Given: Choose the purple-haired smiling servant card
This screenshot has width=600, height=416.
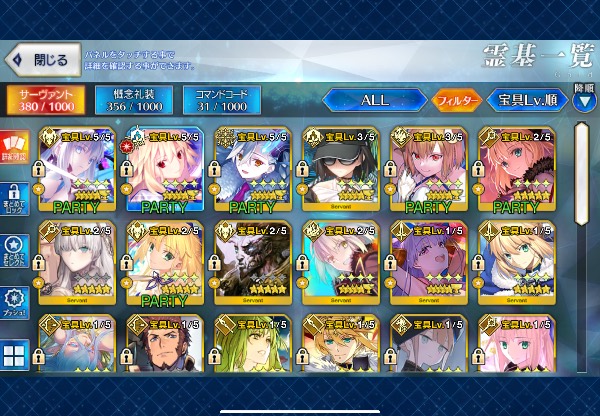Looking at the screenshot, I should point(429,264).
